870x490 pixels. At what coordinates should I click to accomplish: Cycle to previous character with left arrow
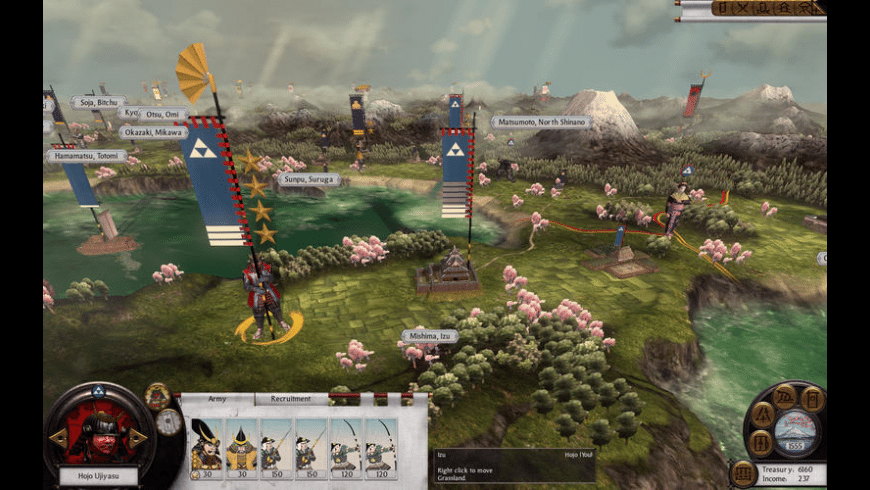click(x=59, y=439)
